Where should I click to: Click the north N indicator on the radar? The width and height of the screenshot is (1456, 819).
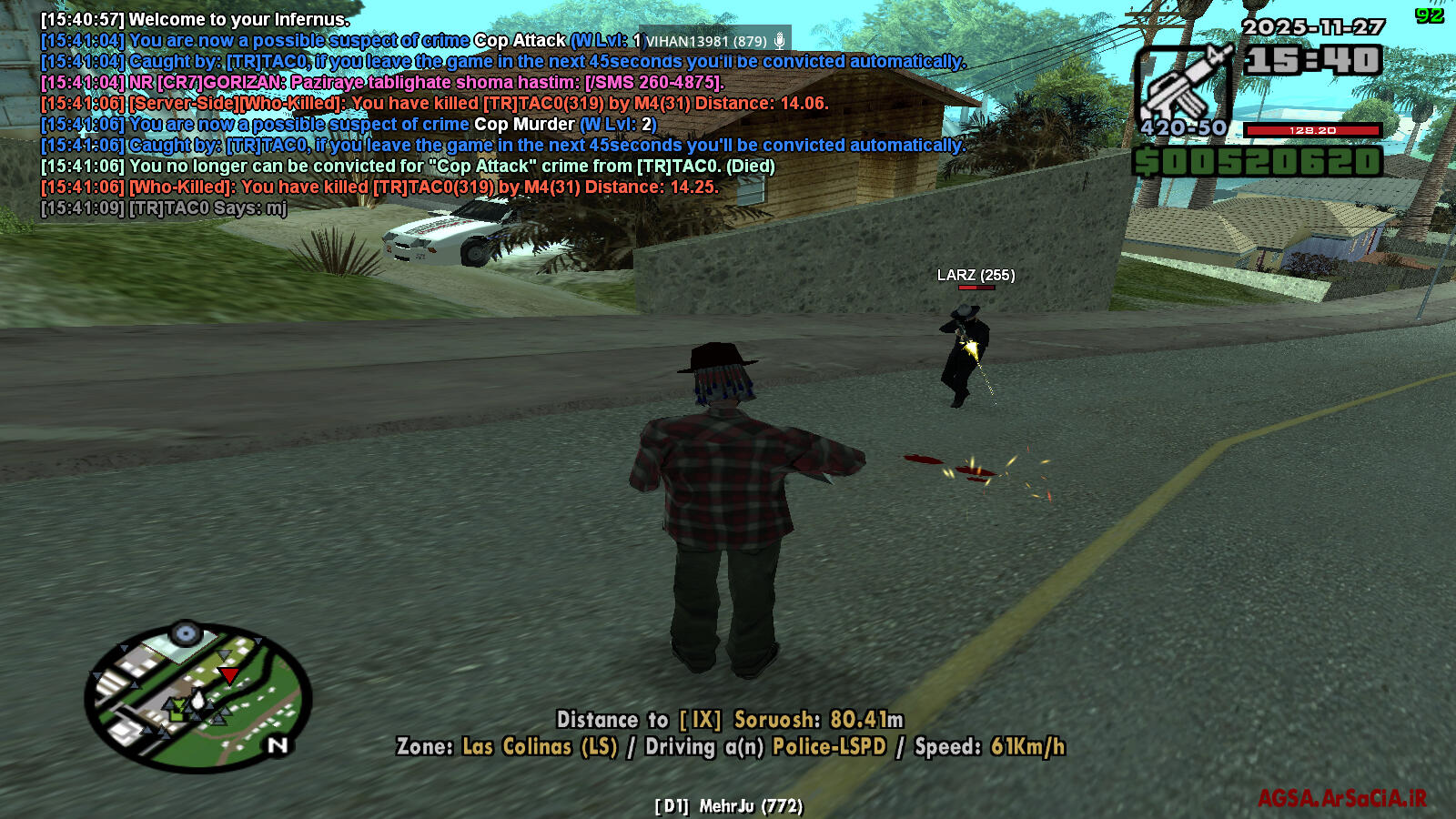click(x=278, y=745)
